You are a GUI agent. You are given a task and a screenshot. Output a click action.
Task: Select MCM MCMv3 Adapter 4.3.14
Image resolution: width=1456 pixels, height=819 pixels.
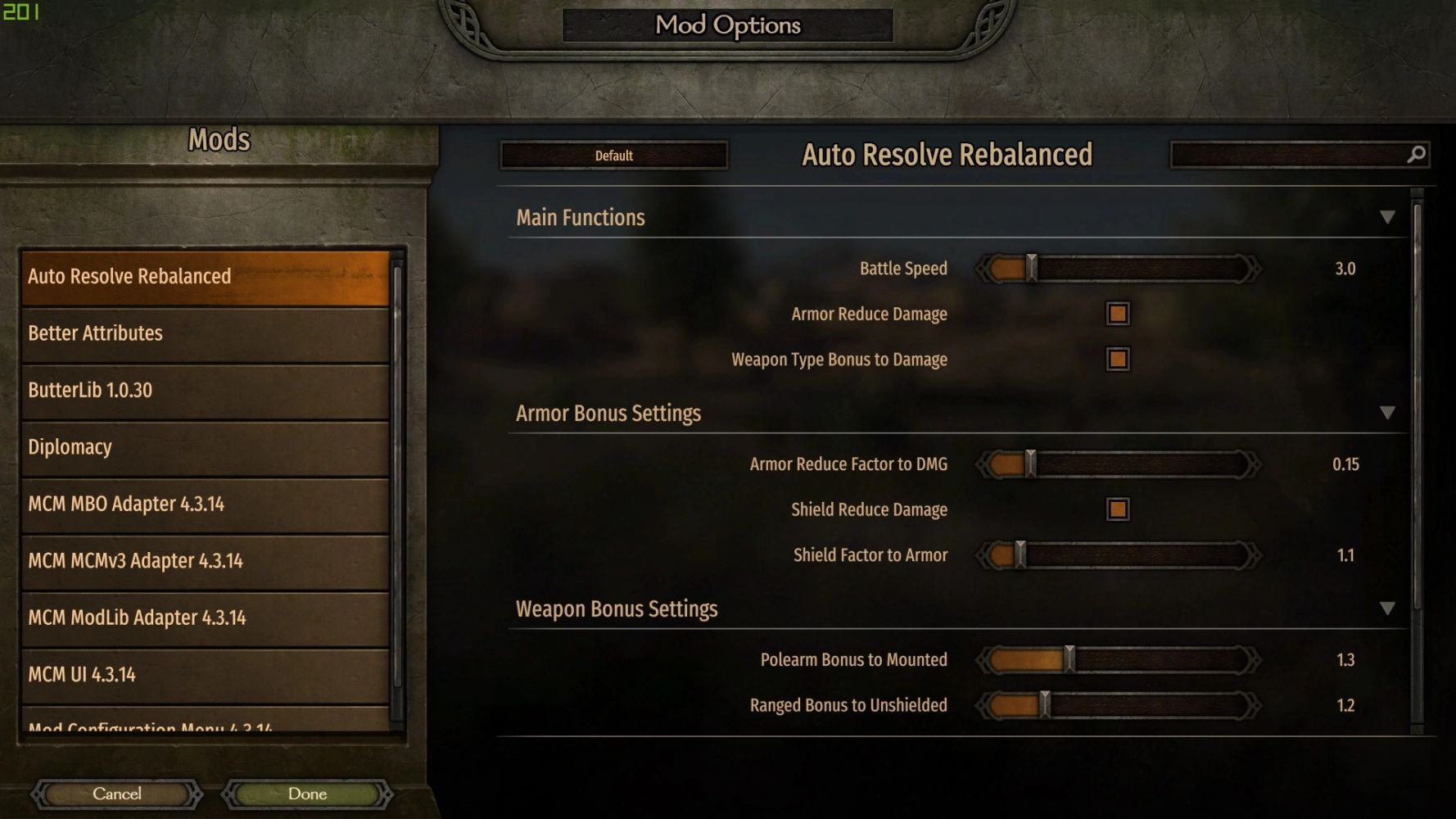[x=205, y=561]
